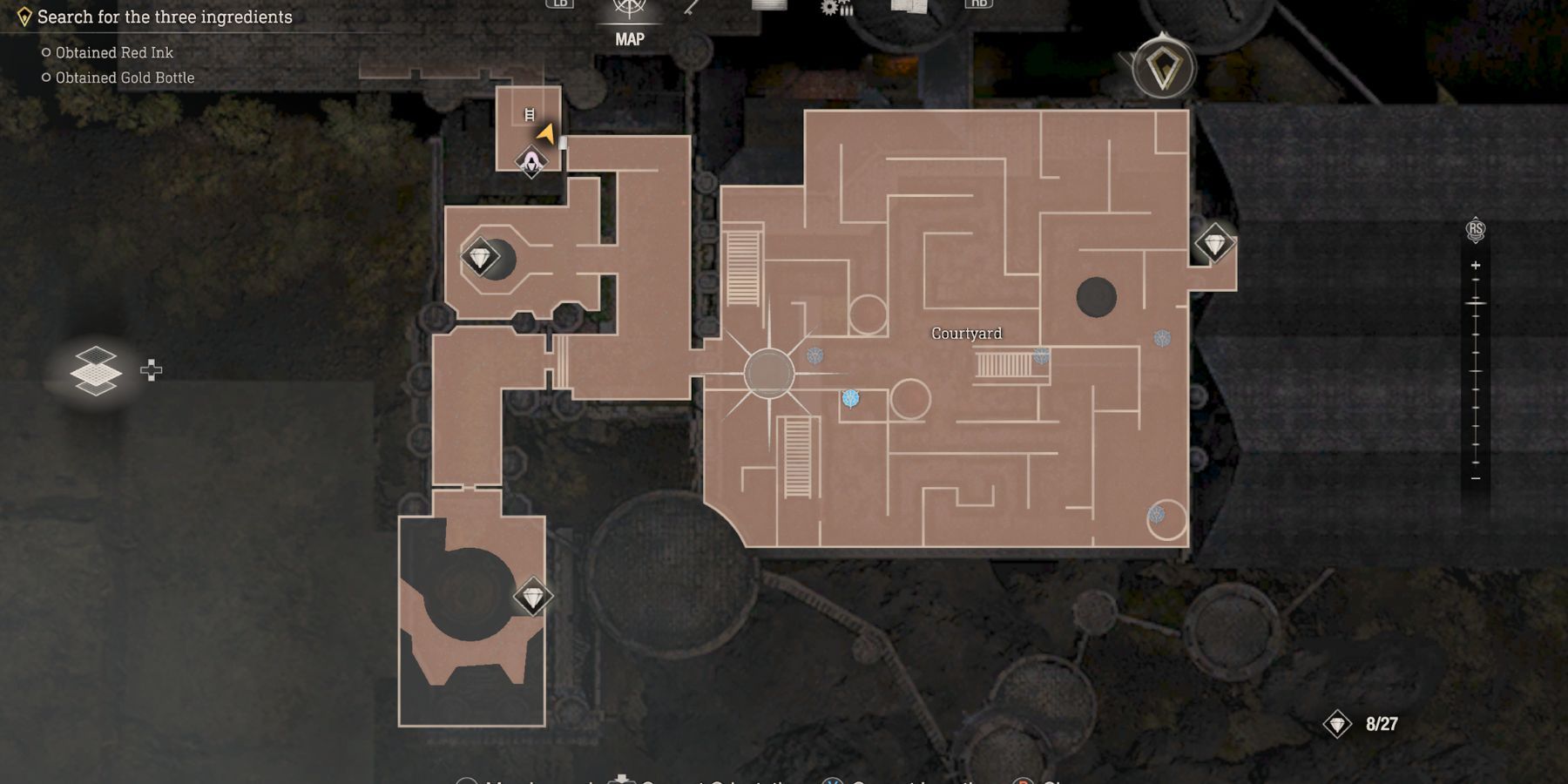Click the circle next to Obtained Red Ink
This screenshot has width=1568, height=784.
tap(47, 51)
